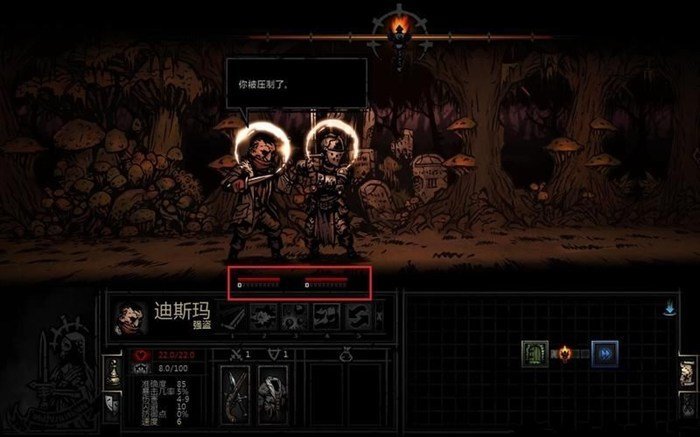
Task: Click Dismas's hero portrait
Action: click(131, 317)
